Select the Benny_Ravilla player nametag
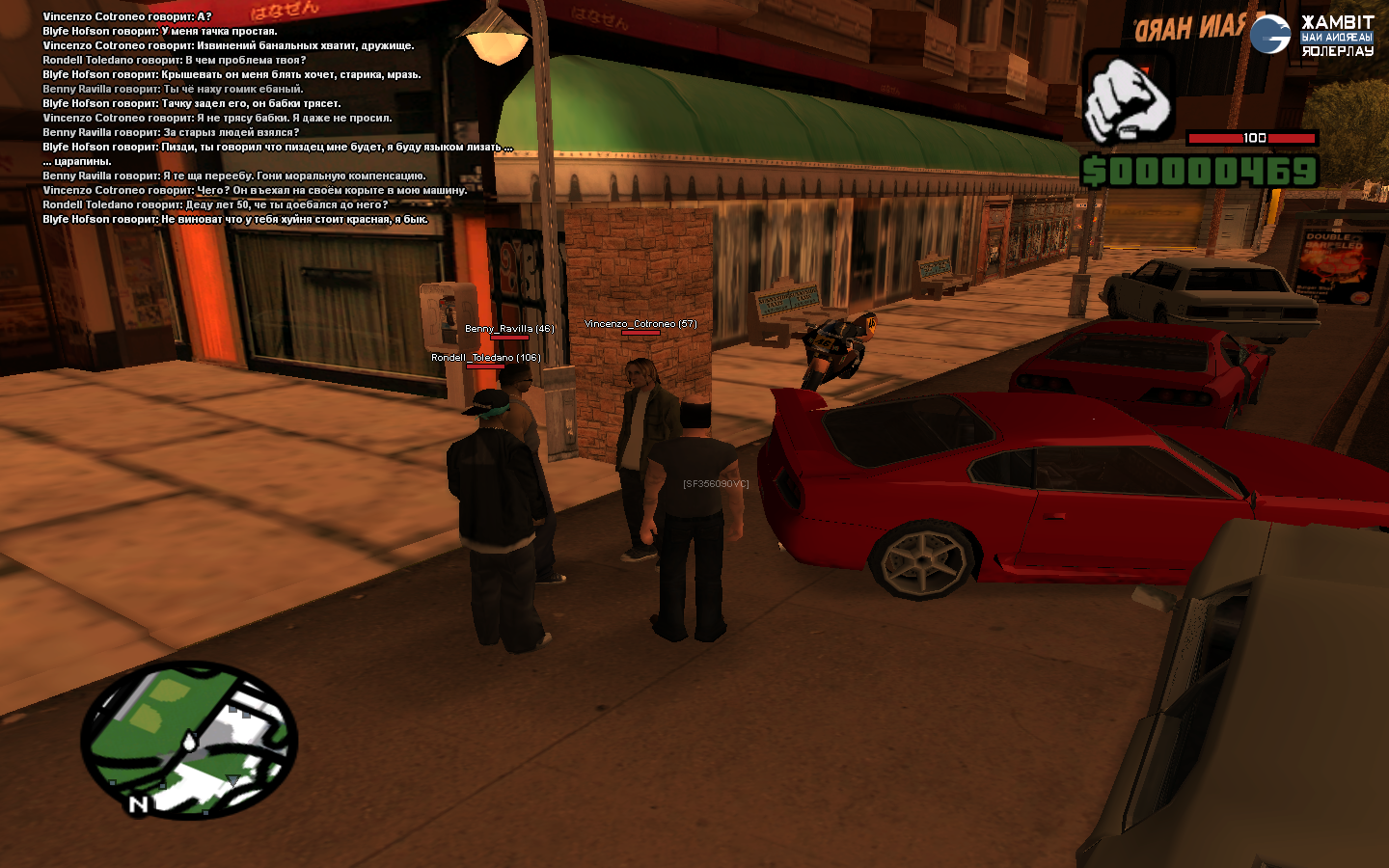 tap(509, 329)
